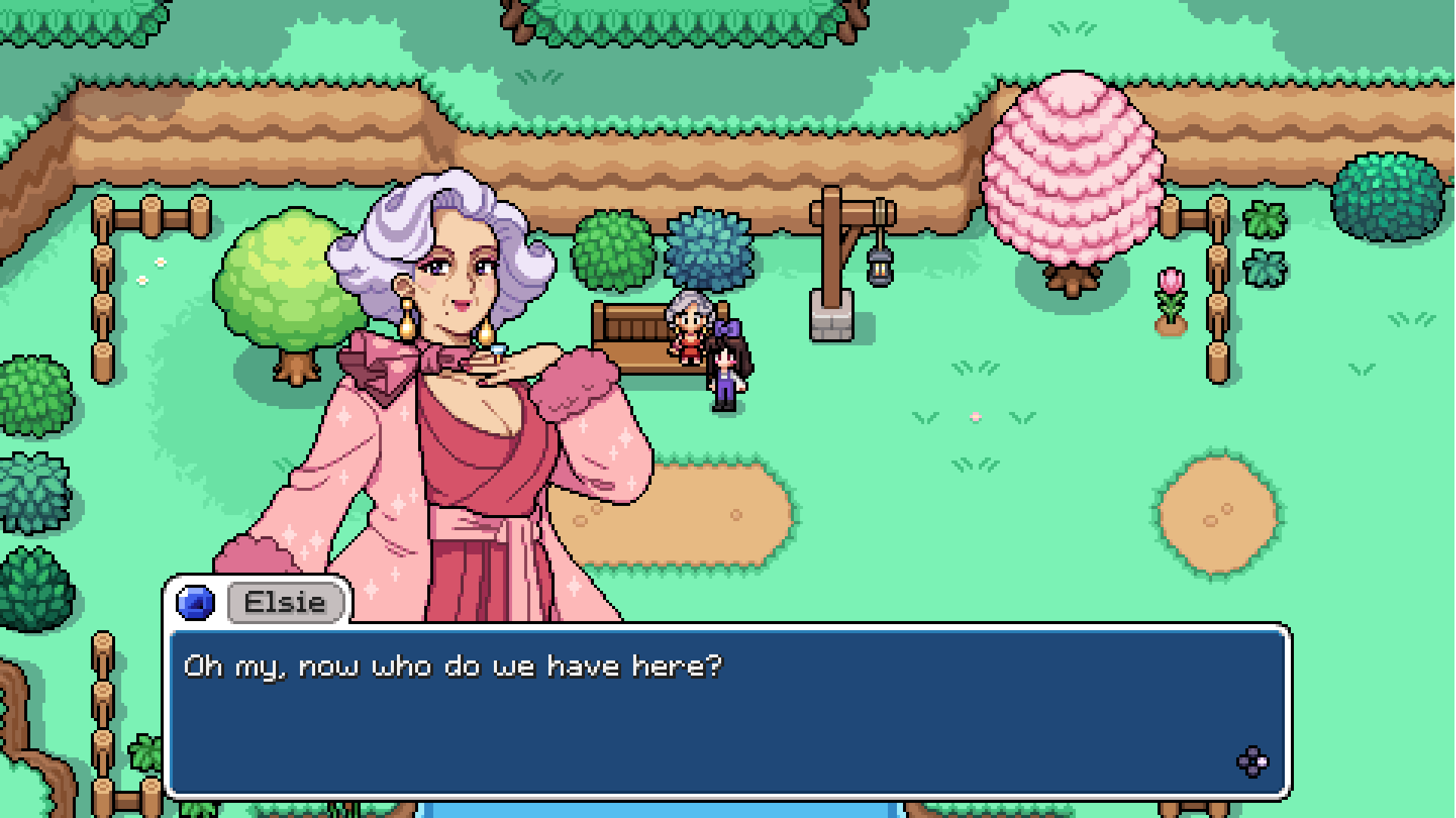
Task: Select the Elsie name tag above the dialogue
Action: [284, 602]
